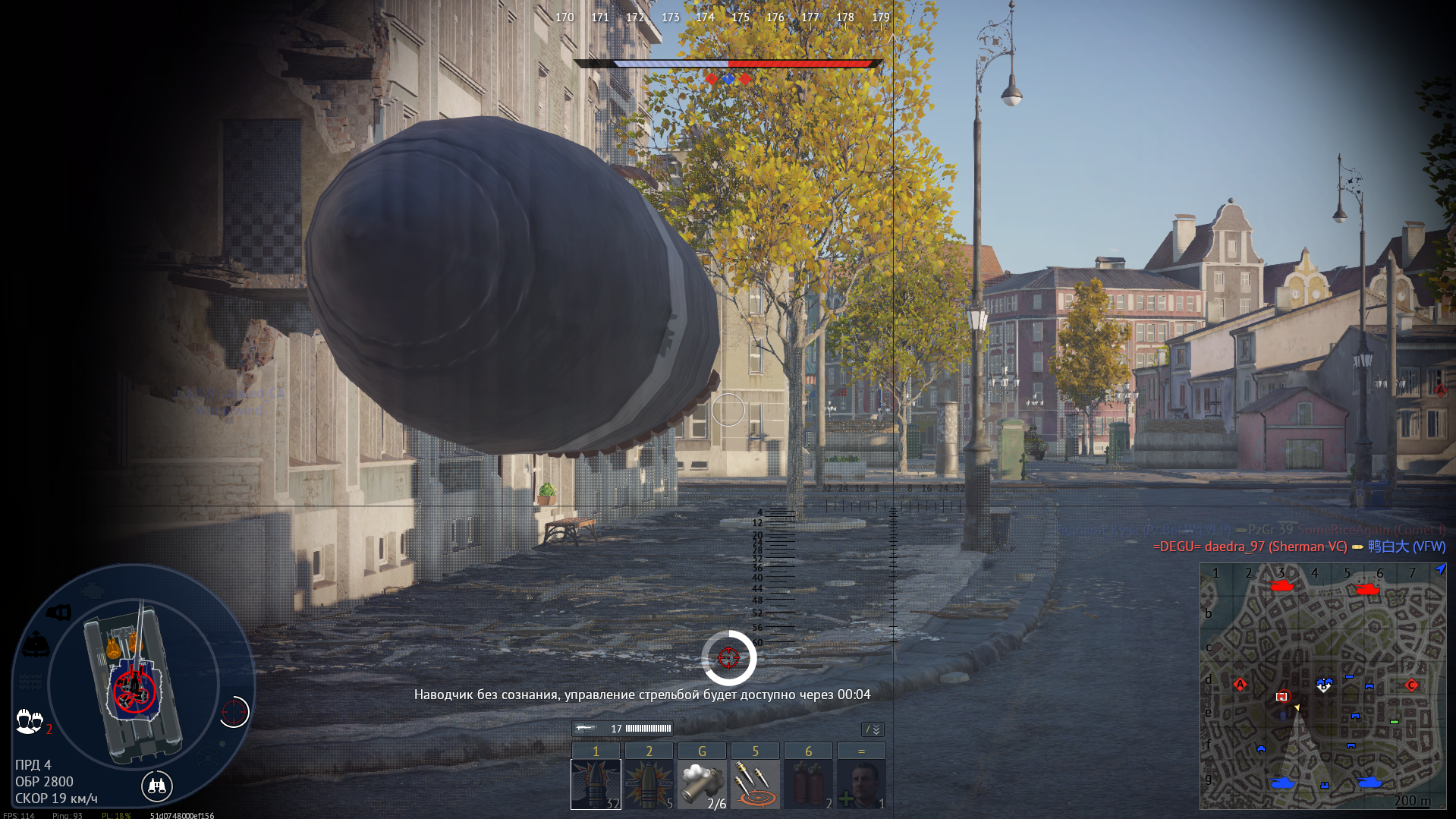Click the binoculars icon

coord(157,786)
